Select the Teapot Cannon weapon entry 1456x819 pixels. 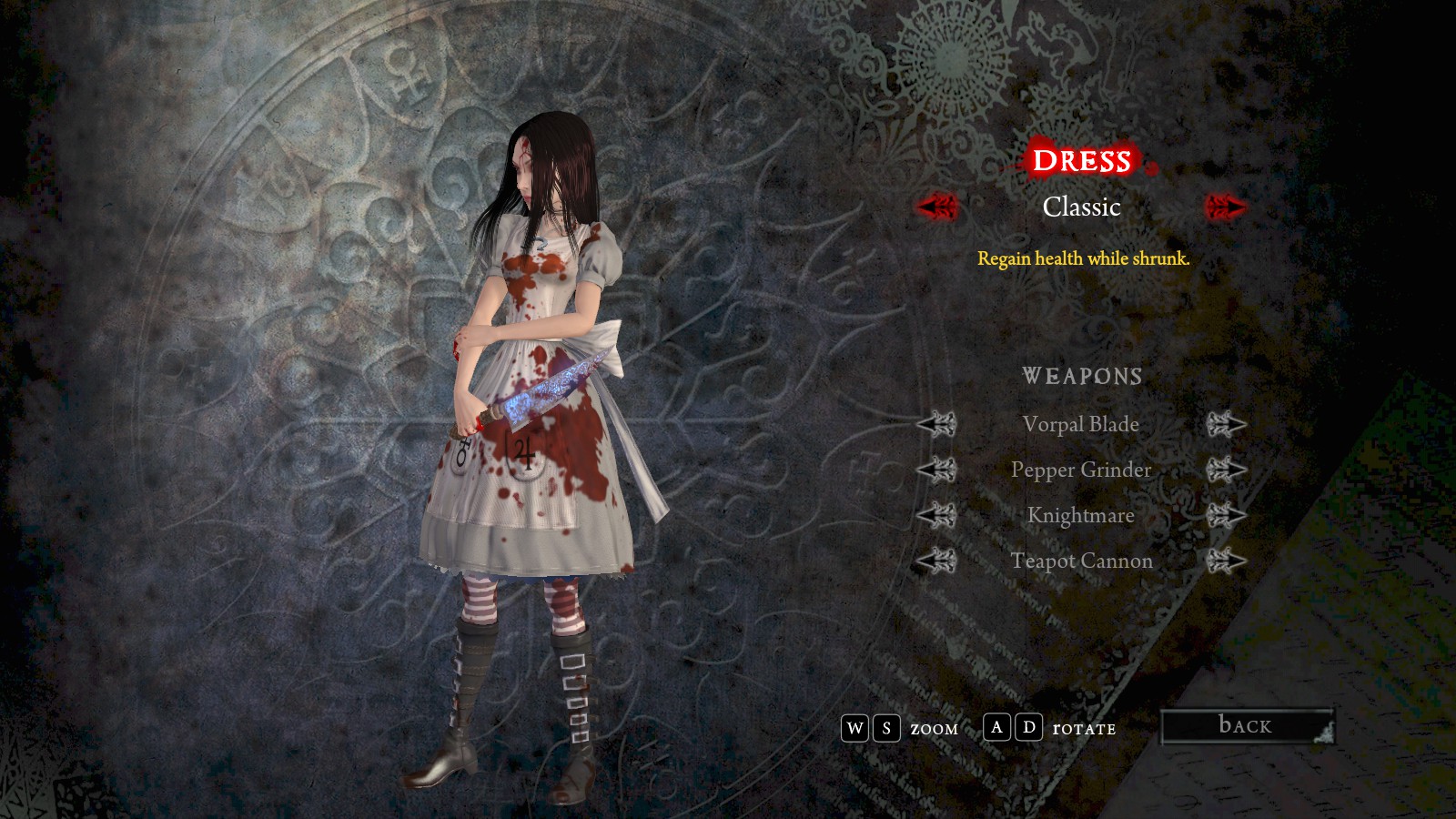(x=1081, y=561)
